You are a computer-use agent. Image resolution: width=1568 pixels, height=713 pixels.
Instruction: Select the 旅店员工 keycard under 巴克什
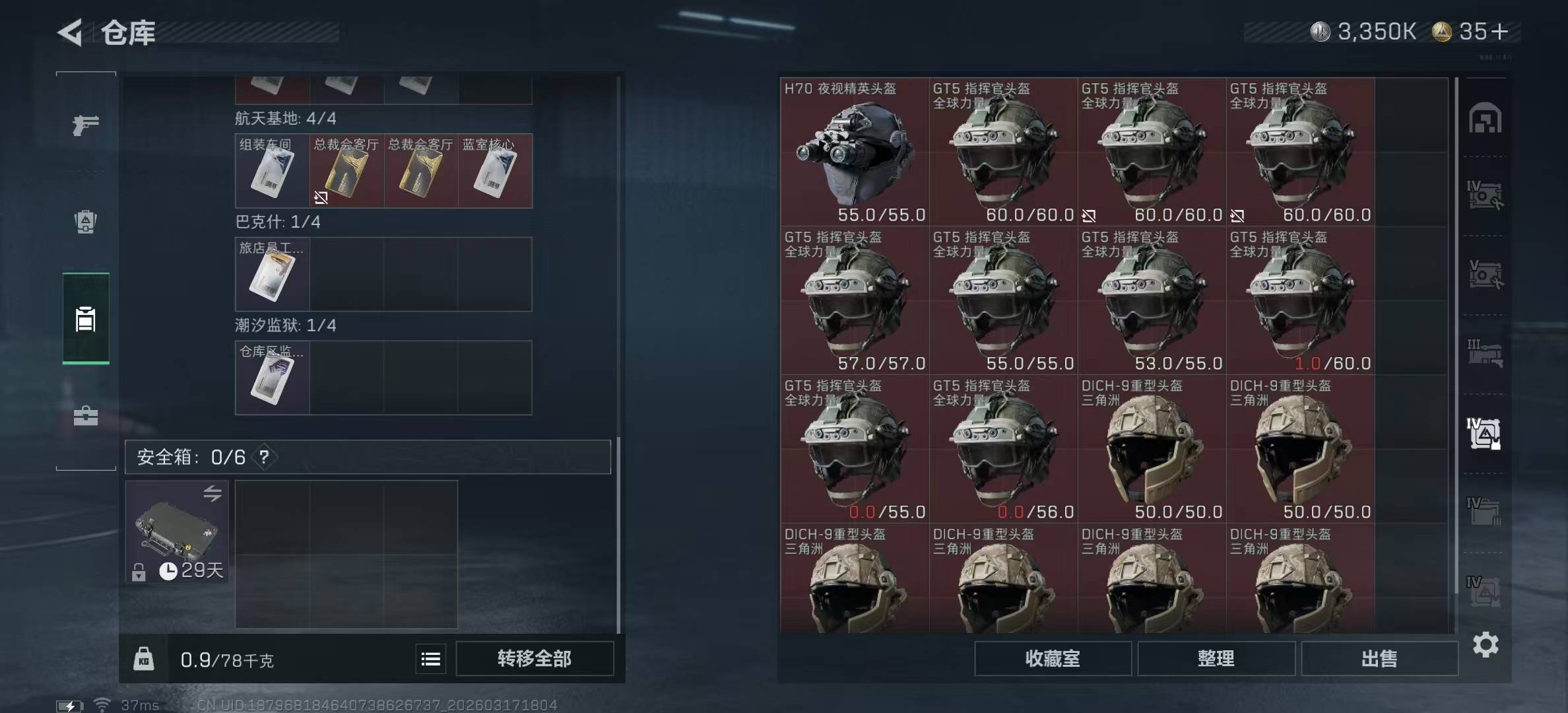coord(272,274)
